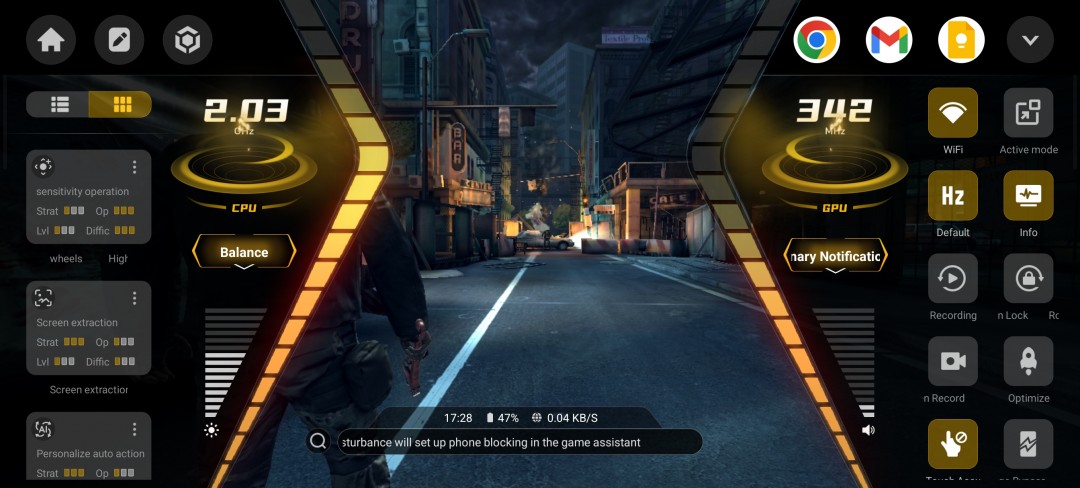
Task: Change the Balance performance mode
Action: (x=244, y=253)
